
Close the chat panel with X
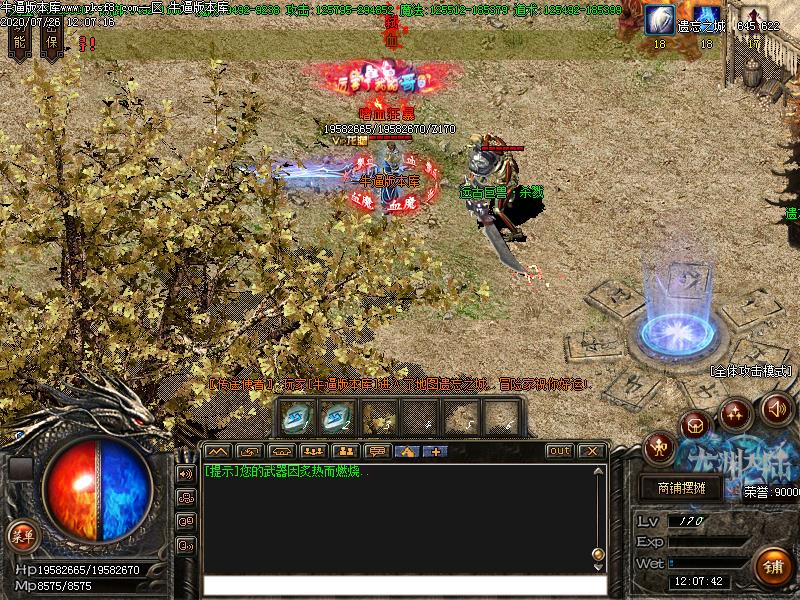pos(590,451)
